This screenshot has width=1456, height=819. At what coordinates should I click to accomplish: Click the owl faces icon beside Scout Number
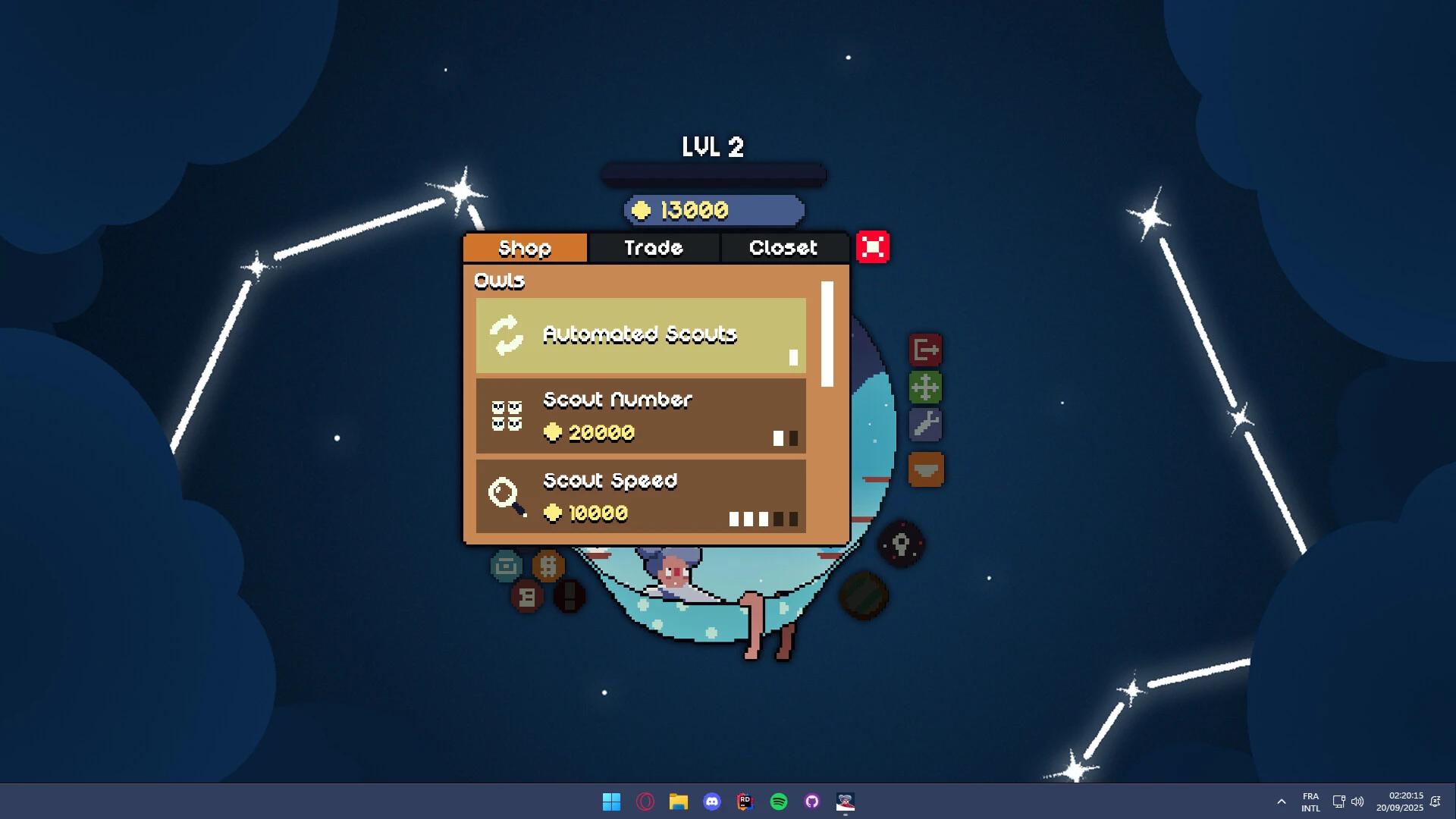click(507, 416)
